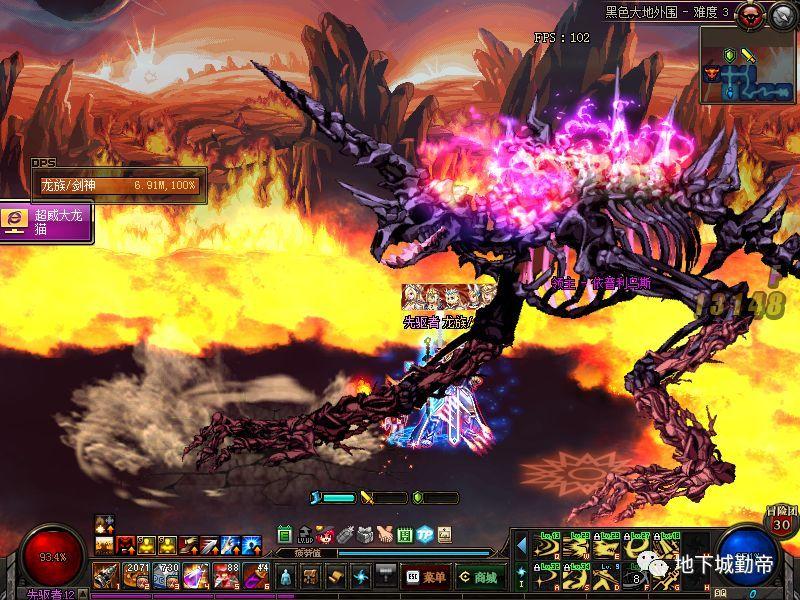Use the D-slot sword skill
Image resolution: width=800 pixels, height=600 pixels.
pyautogui.click(x=607, y=576)
